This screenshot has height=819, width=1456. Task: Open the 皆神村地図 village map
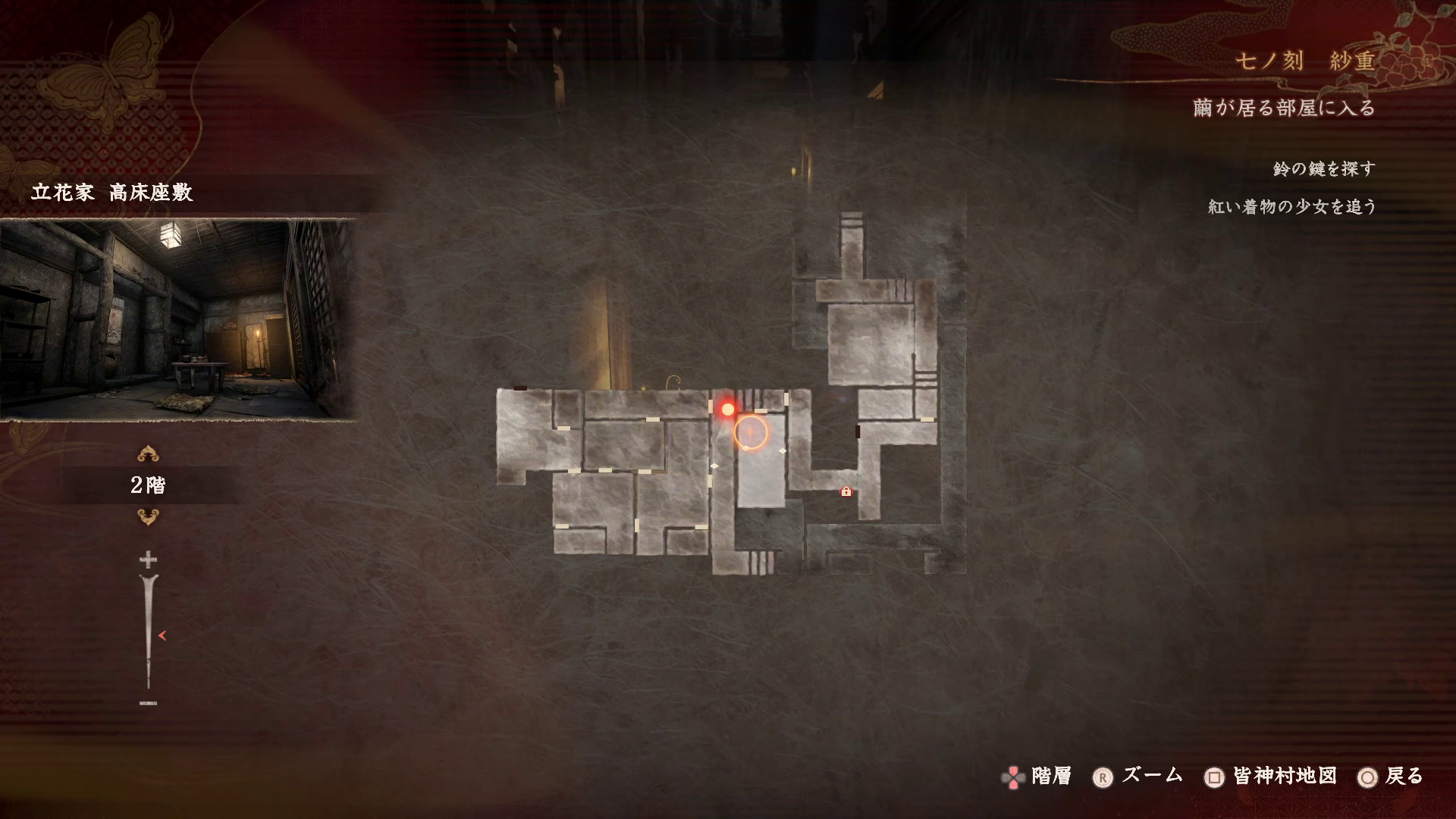(1271, 777)
